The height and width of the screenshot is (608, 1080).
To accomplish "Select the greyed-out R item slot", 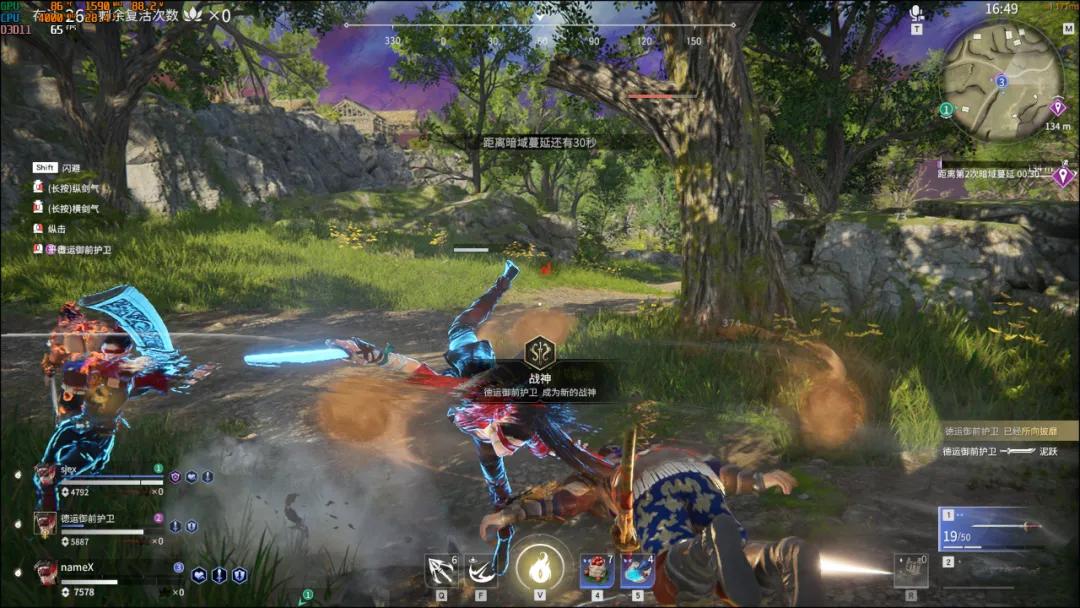I will 911,570.
